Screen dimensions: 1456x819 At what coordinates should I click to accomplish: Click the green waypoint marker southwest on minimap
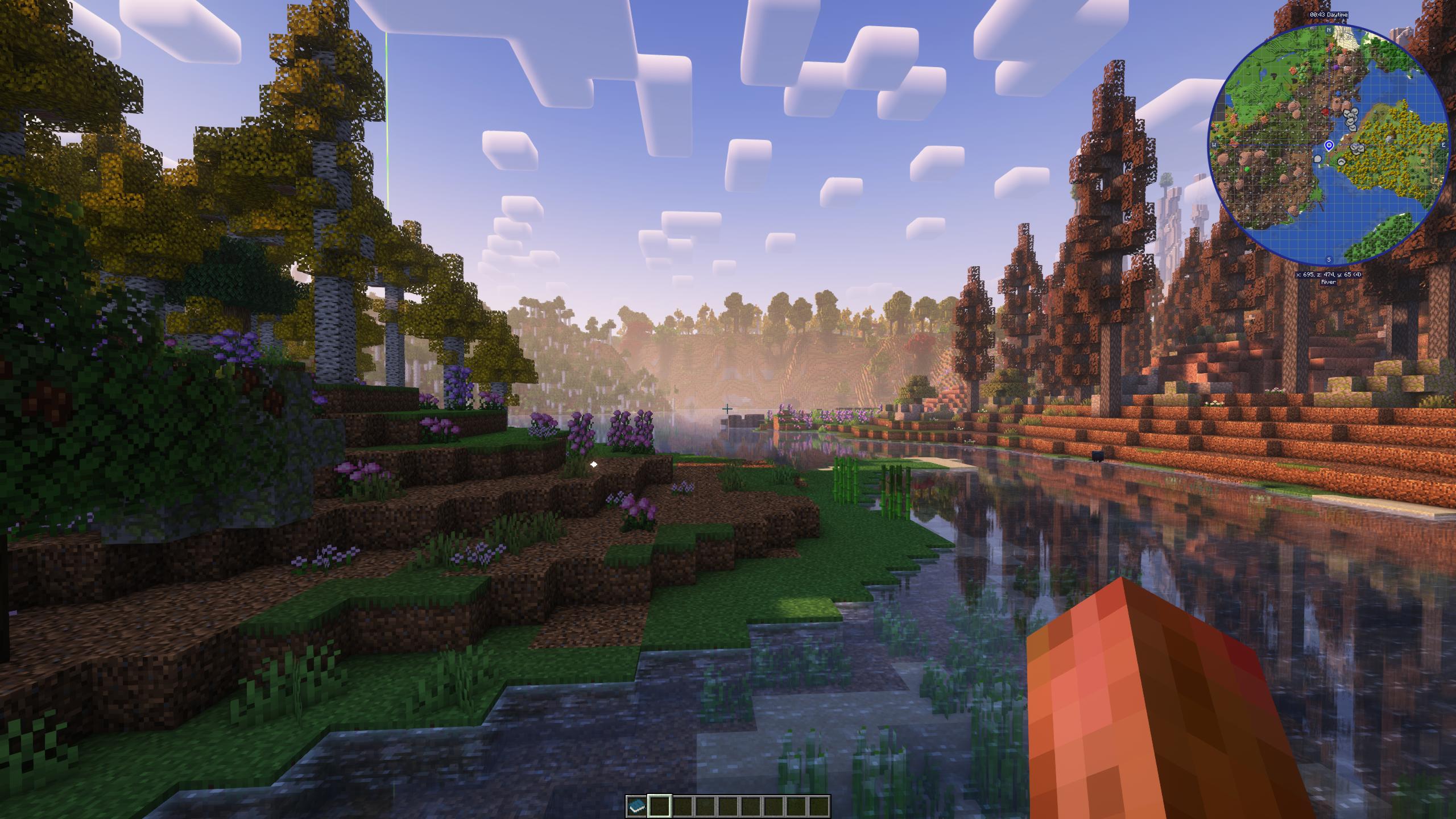[x=1246, y=168]
